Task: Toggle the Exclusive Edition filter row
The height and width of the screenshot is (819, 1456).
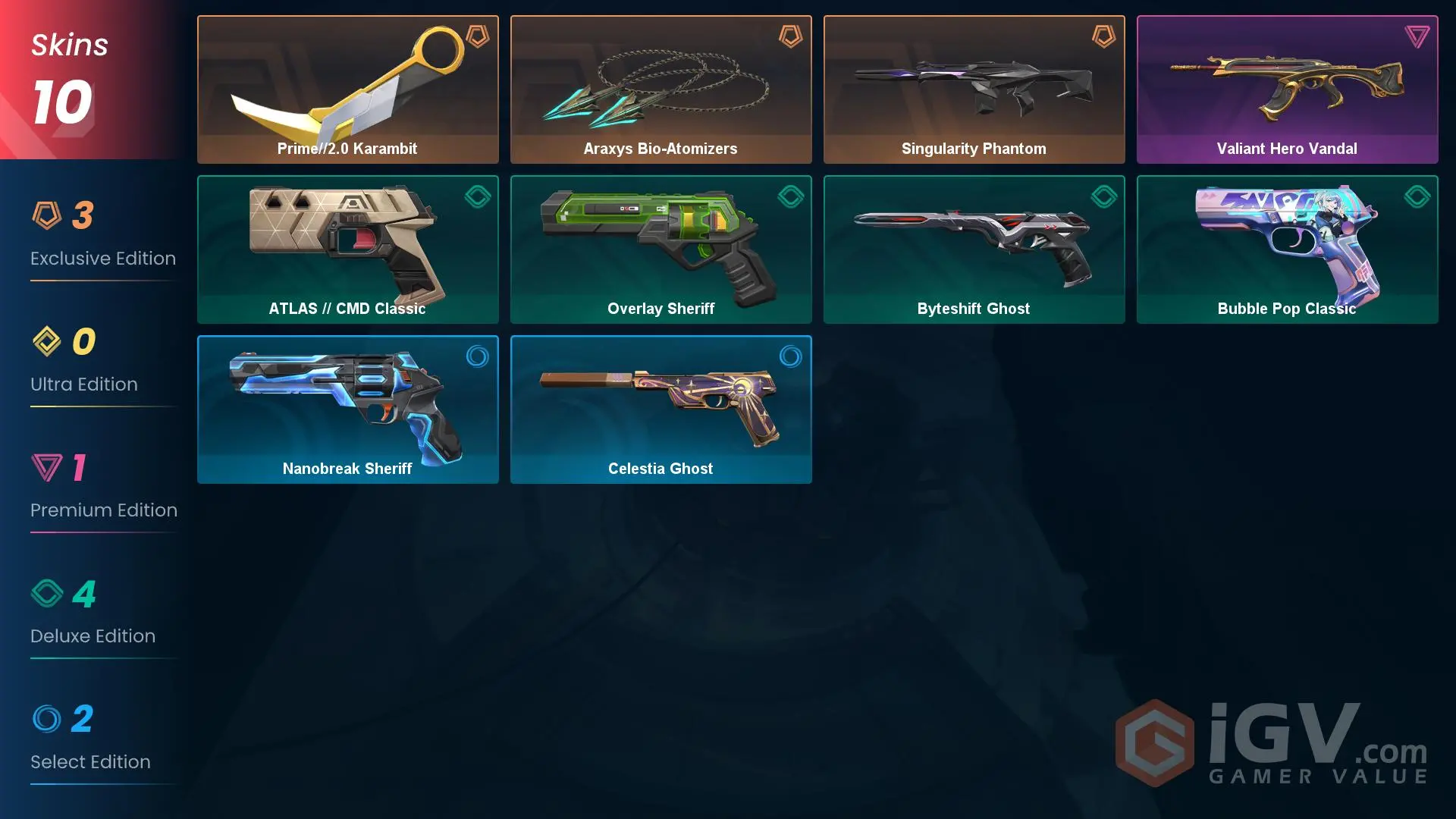Action: pyautogui.click(x=102, y=235)
